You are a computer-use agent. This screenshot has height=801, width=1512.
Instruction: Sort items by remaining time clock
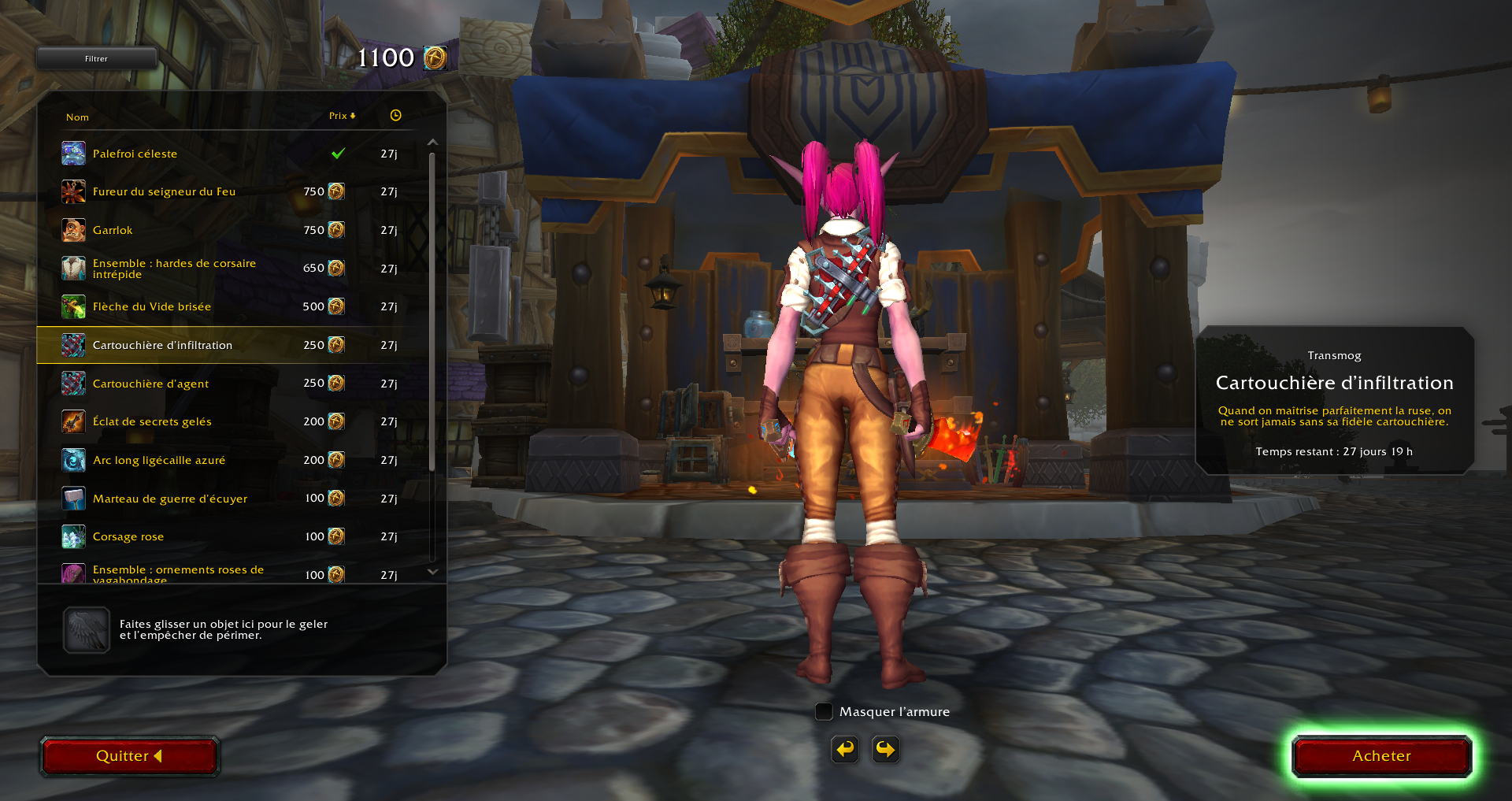pyautogui.click(x=395, y=116)
